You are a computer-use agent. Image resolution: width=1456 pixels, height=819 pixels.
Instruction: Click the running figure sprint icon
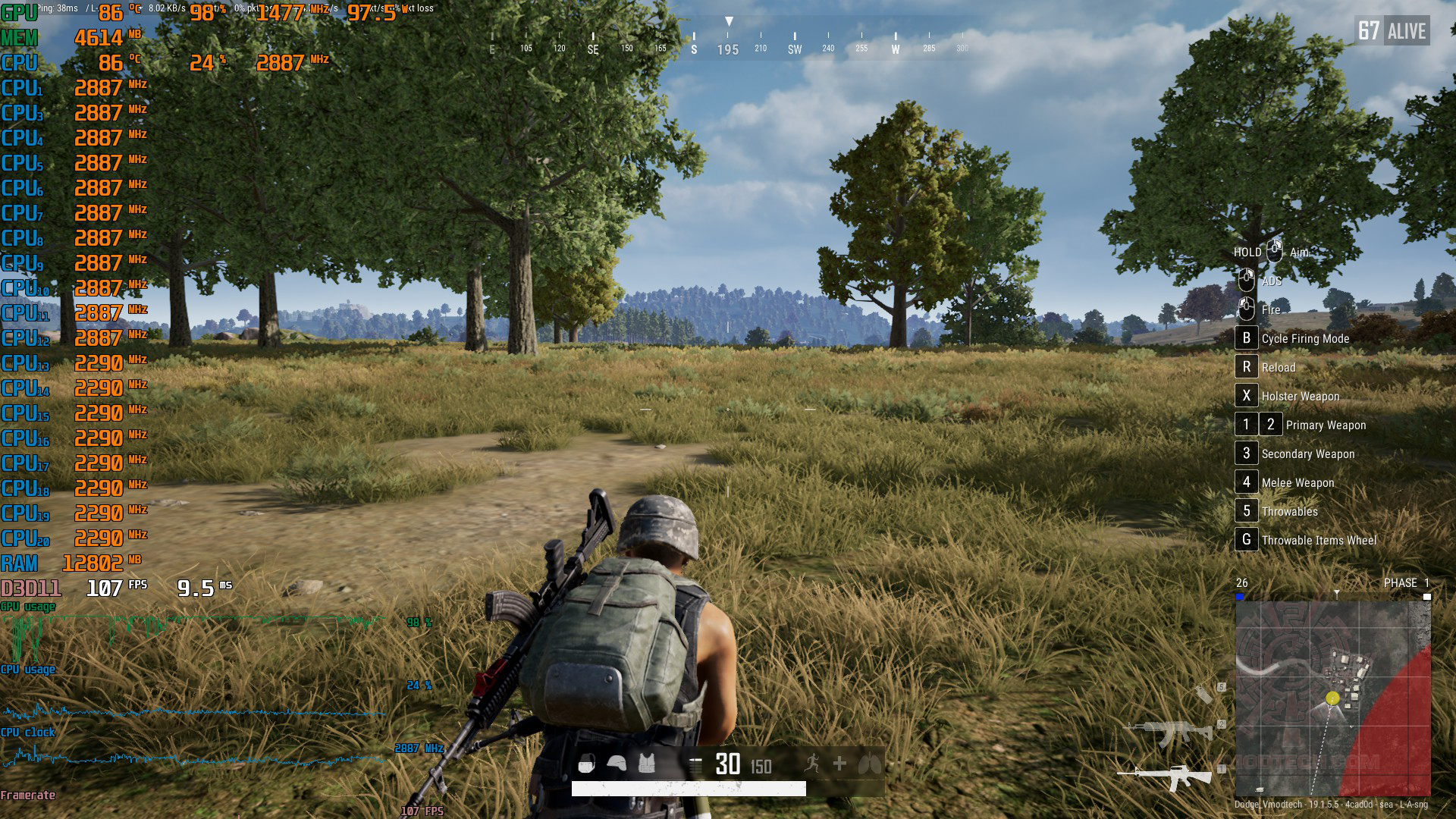[812, 764]
